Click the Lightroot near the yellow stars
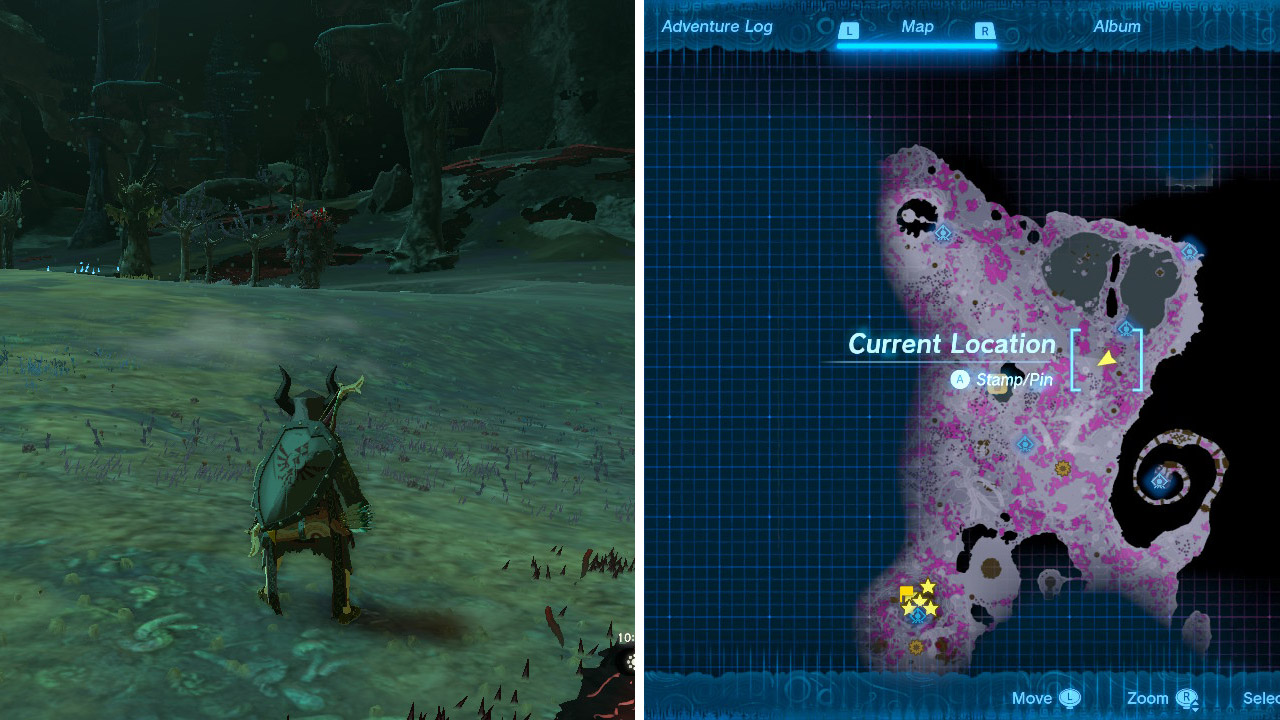The height and width of the screenshot is (720, 1280). (919, 616)
